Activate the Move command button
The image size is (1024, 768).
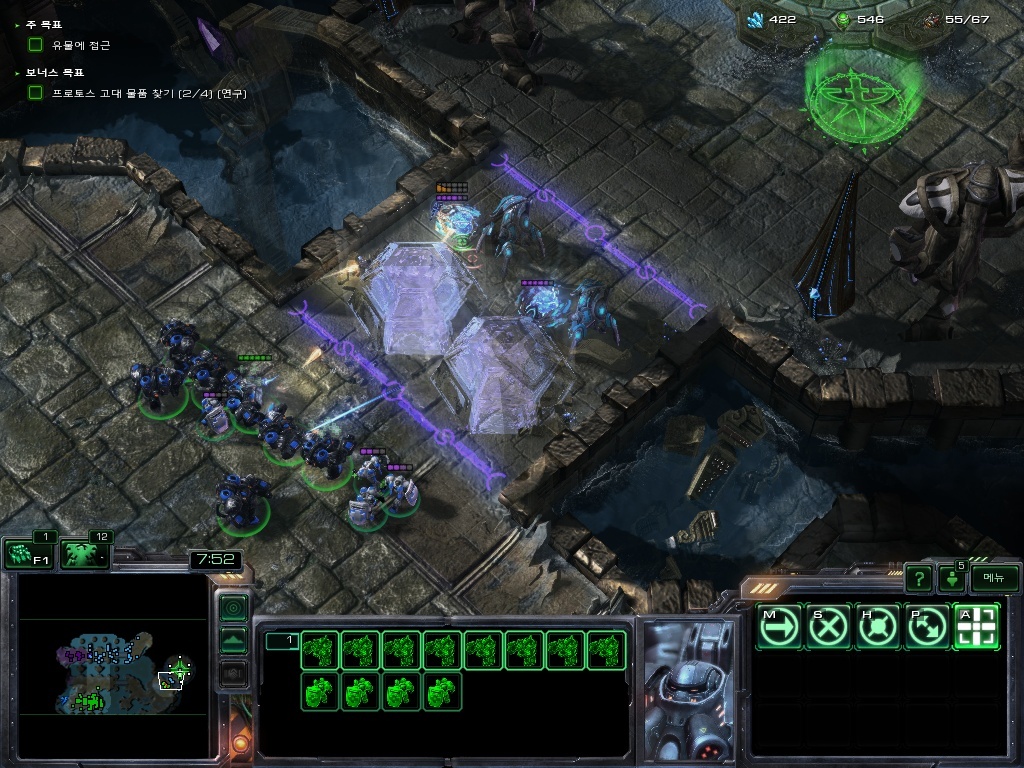coord(778,627)
